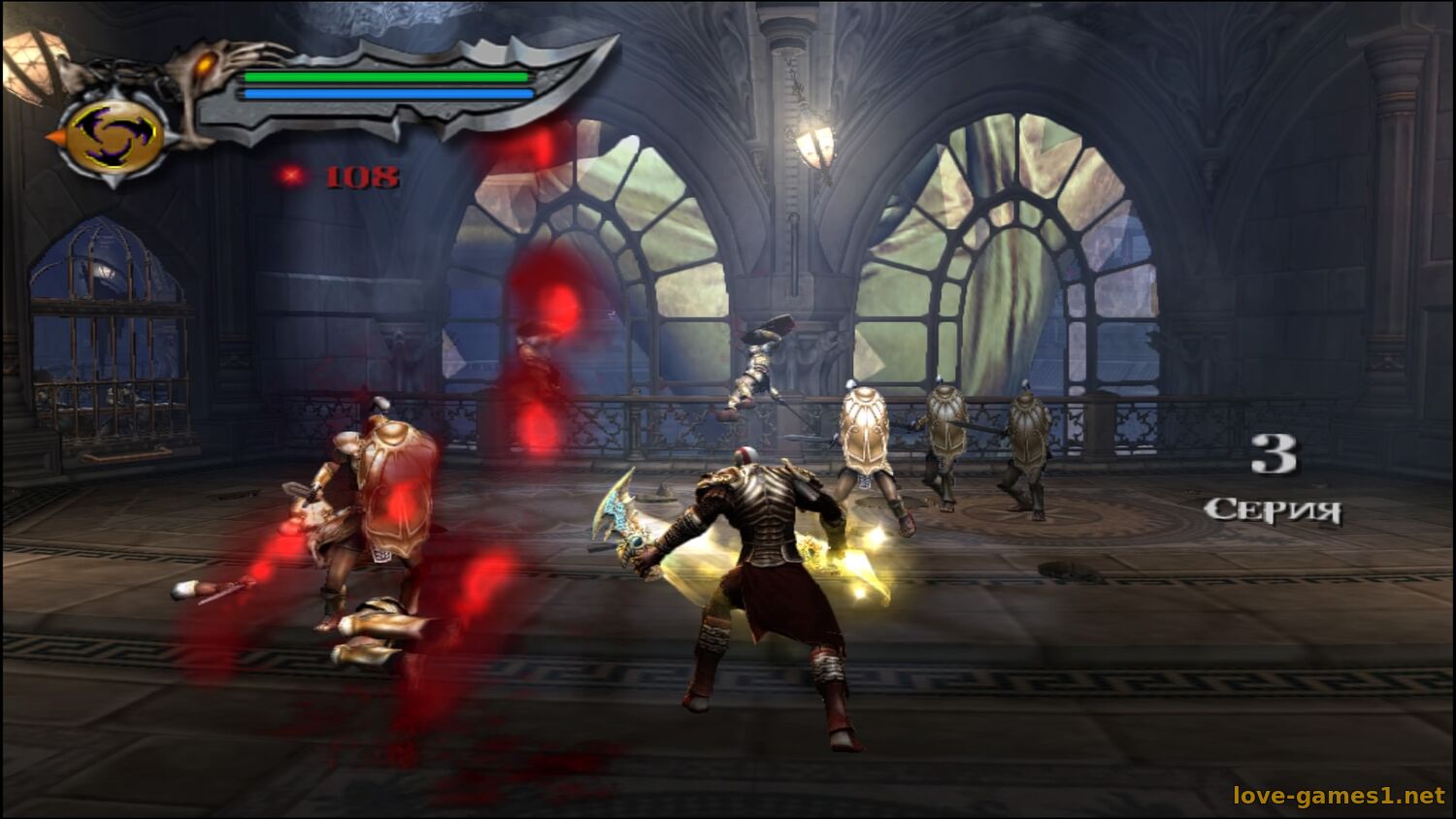The width and height of the screenshot is (1456, 819).
Task: Select the golden magic medallion icon
Action: pyautogui.click(x=114, y=135)
